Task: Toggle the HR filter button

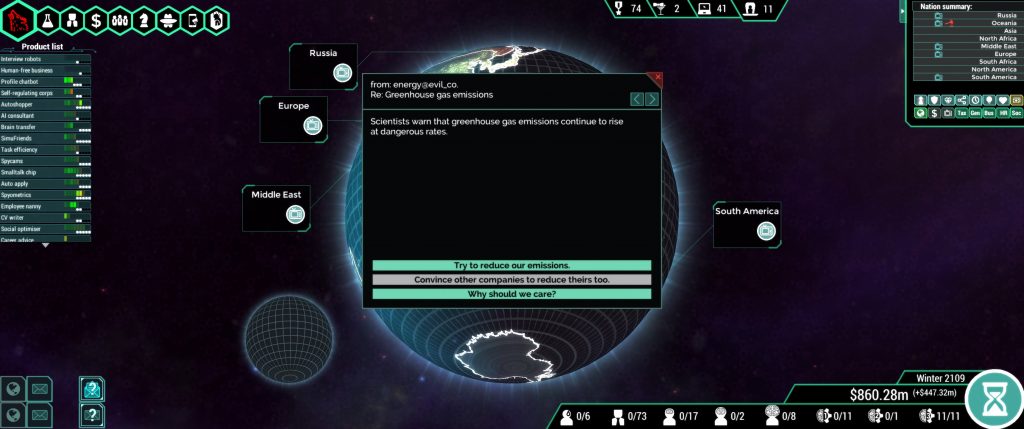Action: tap(1002, 114)
